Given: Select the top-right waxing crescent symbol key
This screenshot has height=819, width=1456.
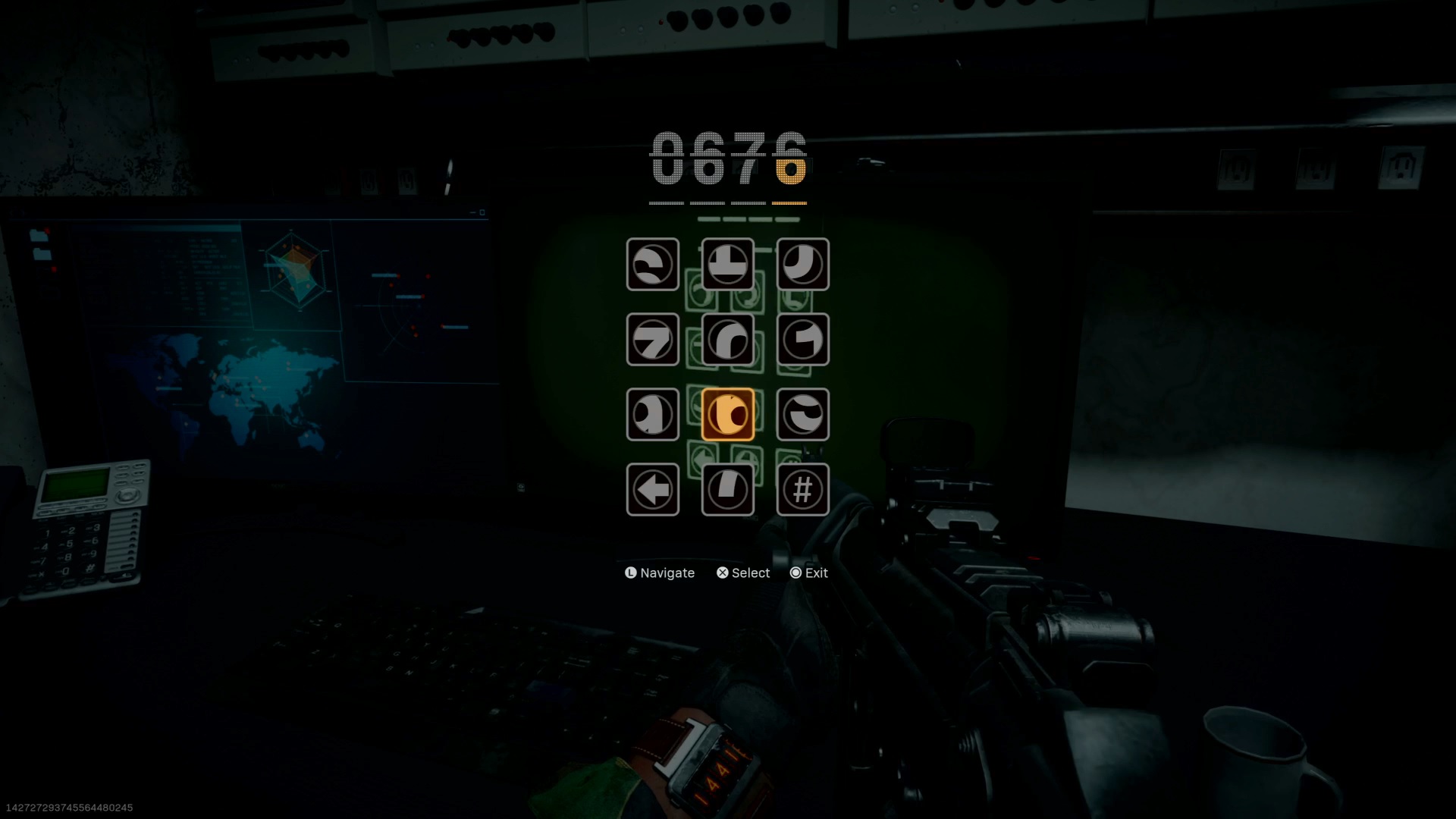Looking at the screenshot, I should point(802,265).
